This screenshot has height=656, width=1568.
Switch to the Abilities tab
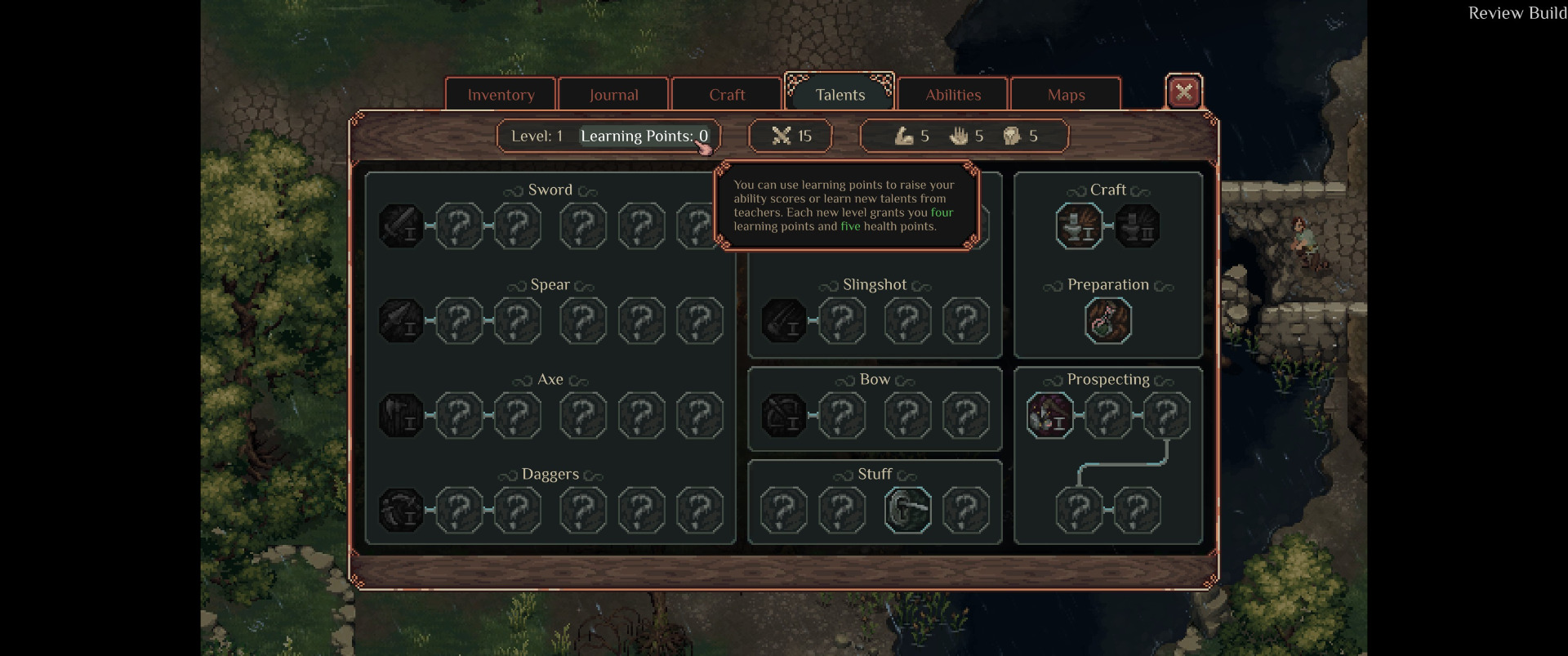coord(952,95)
